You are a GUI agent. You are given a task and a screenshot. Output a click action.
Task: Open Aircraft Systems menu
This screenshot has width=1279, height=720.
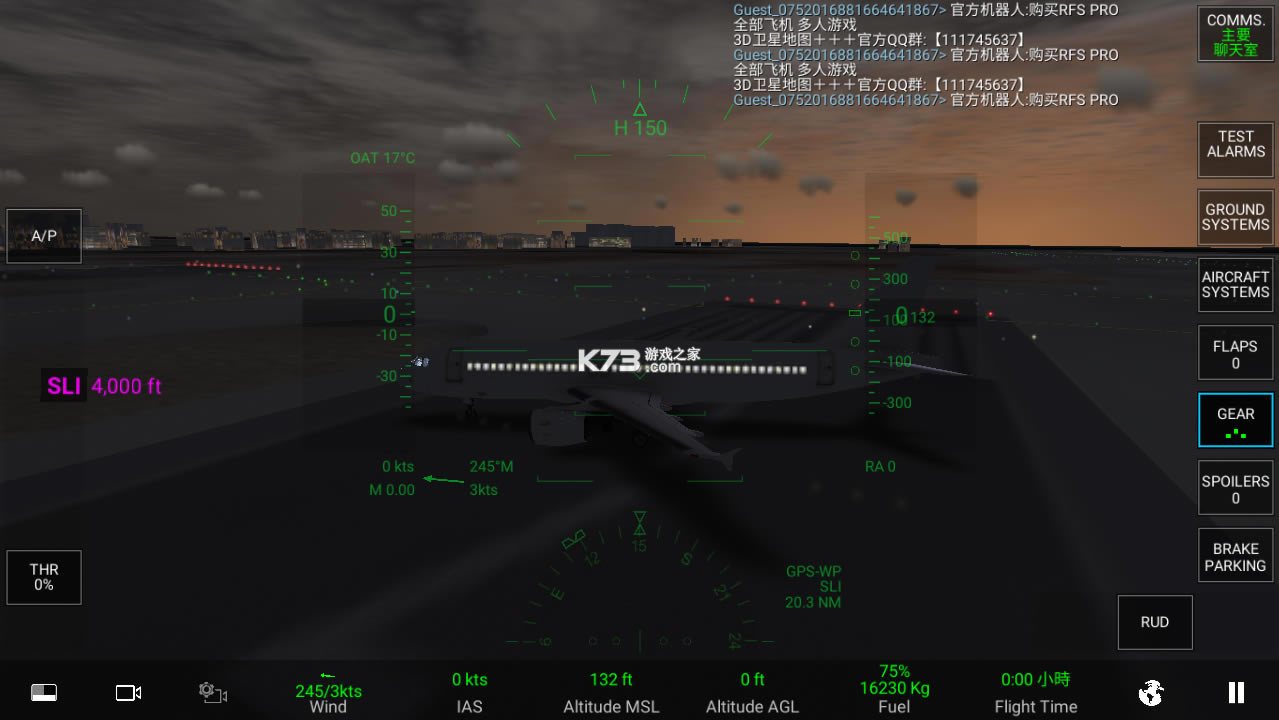click(1235, 285)
